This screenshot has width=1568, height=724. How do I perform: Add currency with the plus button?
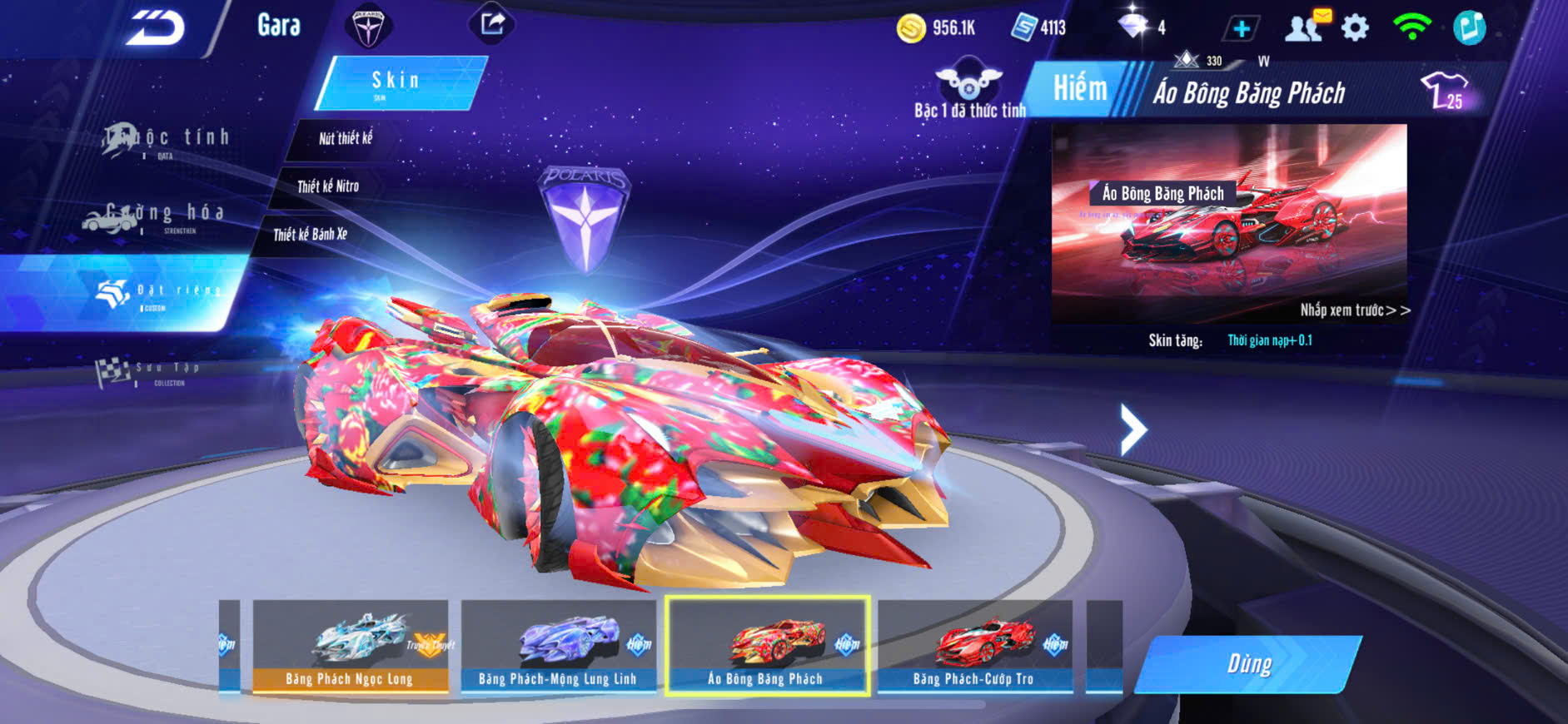[1241, 28]
